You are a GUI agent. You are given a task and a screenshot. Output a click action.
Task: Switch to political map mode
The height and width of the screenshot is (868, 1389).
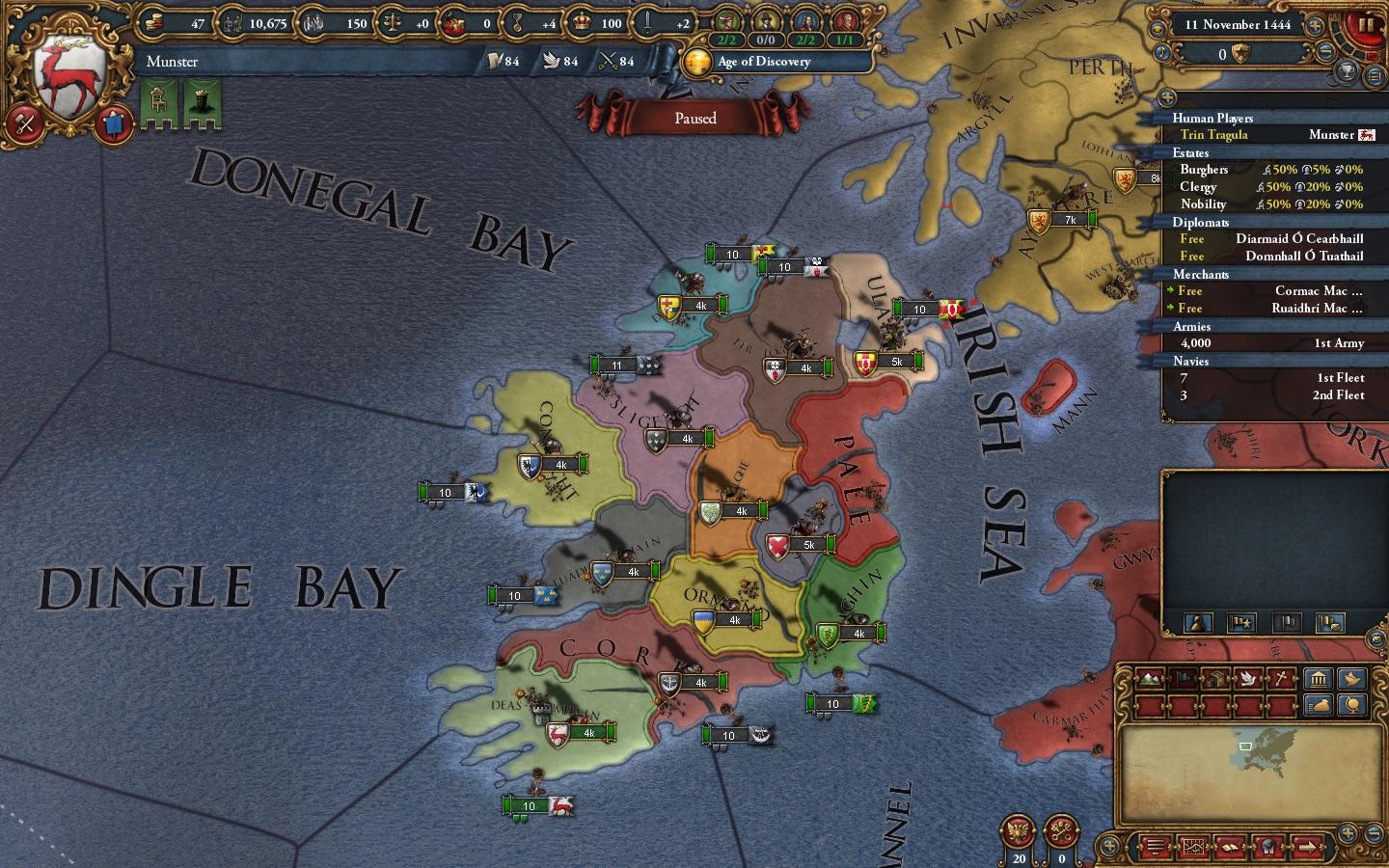pyautogui.click(x=1183, y=678)
